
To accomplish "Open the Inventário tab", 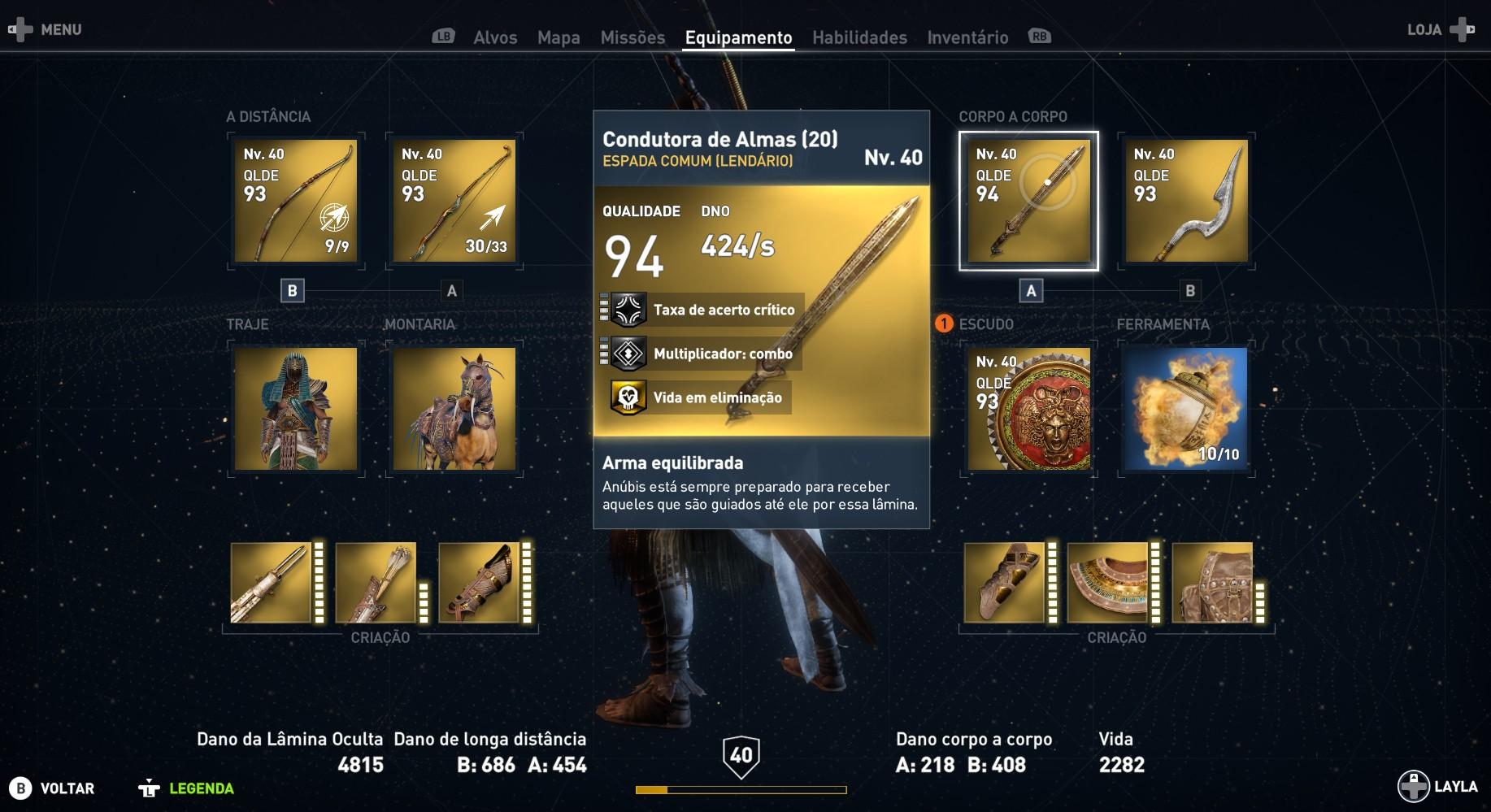I will (x=967, y=37).
